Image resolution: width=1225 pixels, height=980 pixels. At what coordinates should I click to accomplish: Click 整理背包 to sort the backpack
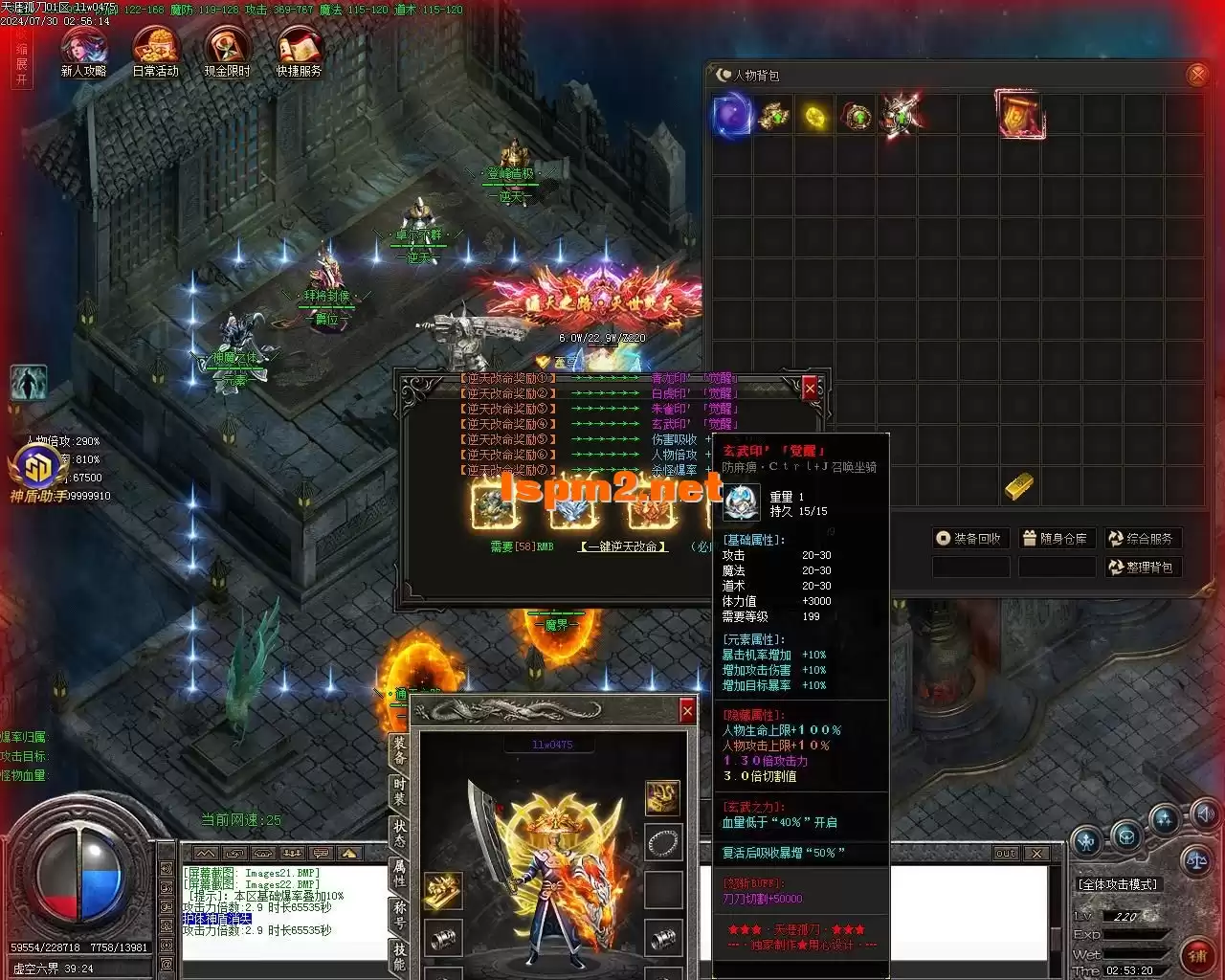(x=1141, y=568)
